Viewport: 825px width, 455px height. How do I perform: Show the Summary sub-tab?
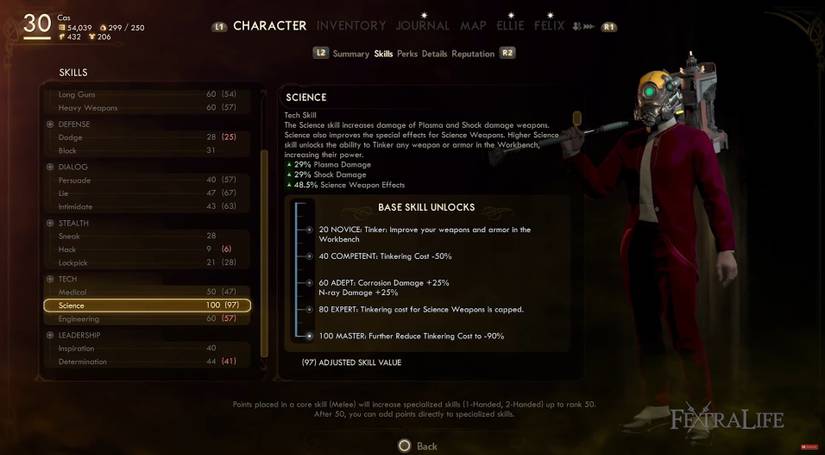point(351,54)
